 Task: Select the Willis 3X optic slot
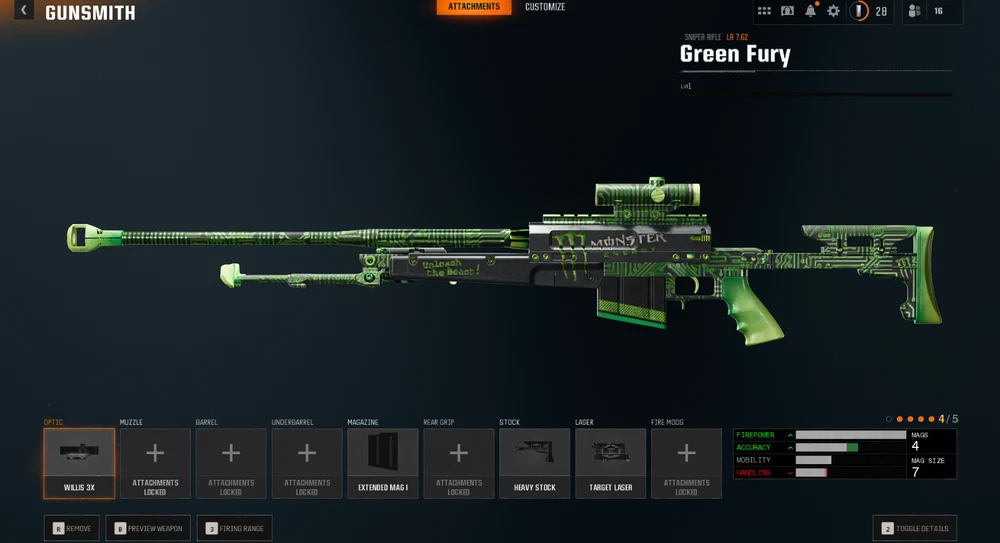tap(79, 463)
